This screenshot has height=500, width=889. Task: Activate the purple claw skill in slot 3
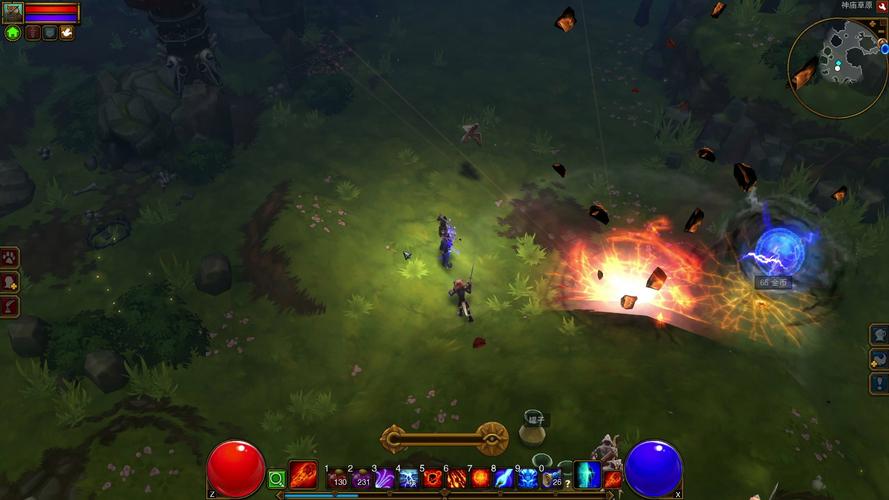coord(384,479)
